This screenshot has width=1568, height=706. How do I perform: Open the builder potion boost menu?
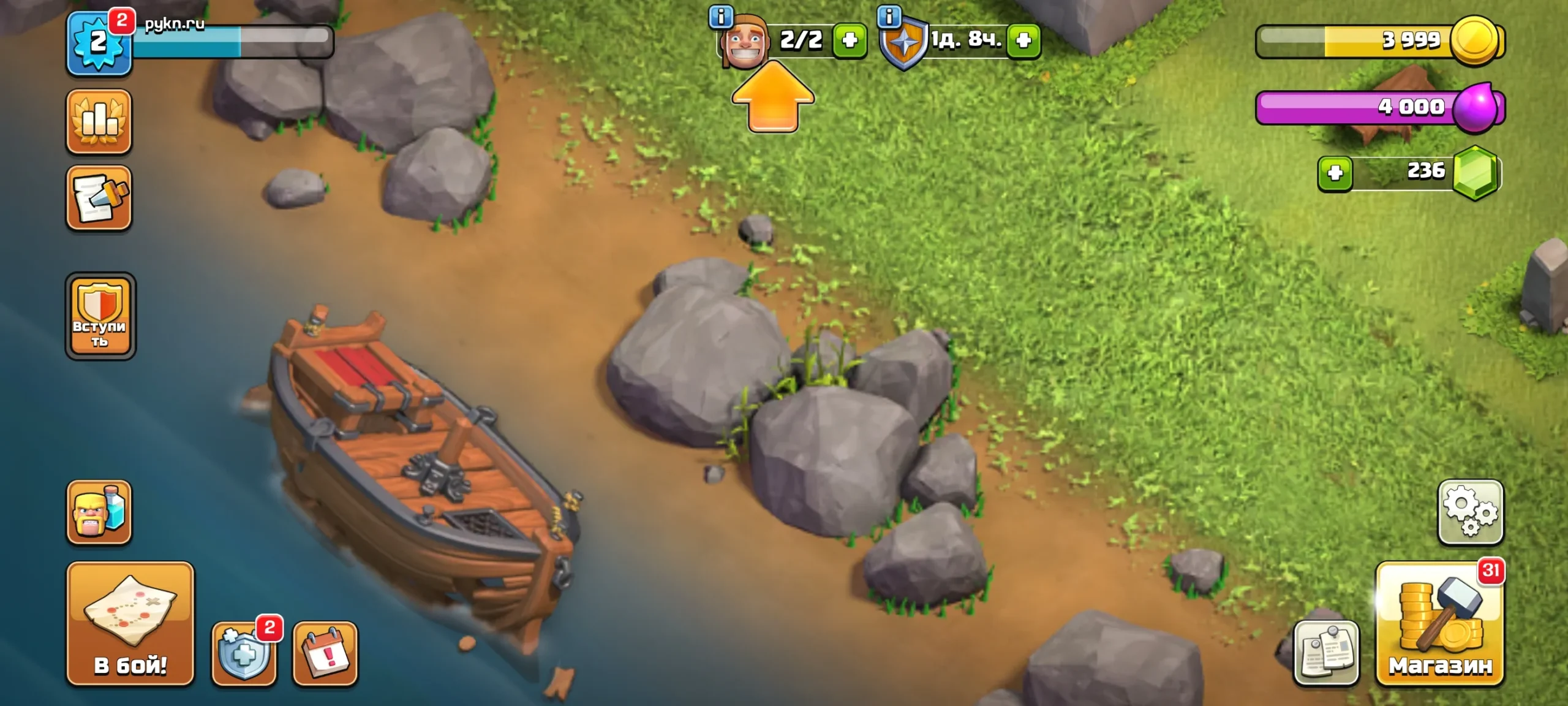100,512
